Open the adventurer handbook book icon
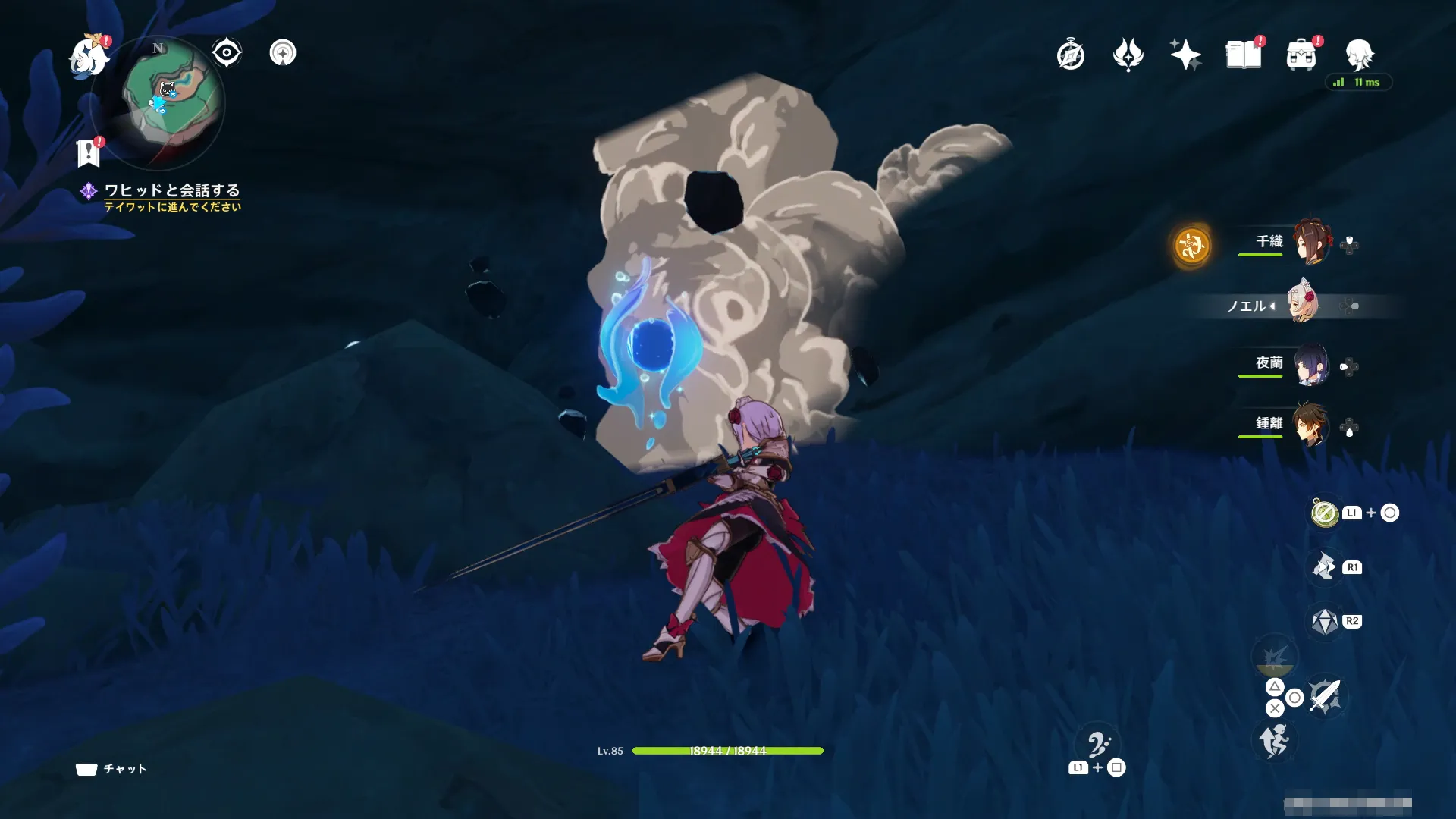1456x819 pixels. 1243,55
